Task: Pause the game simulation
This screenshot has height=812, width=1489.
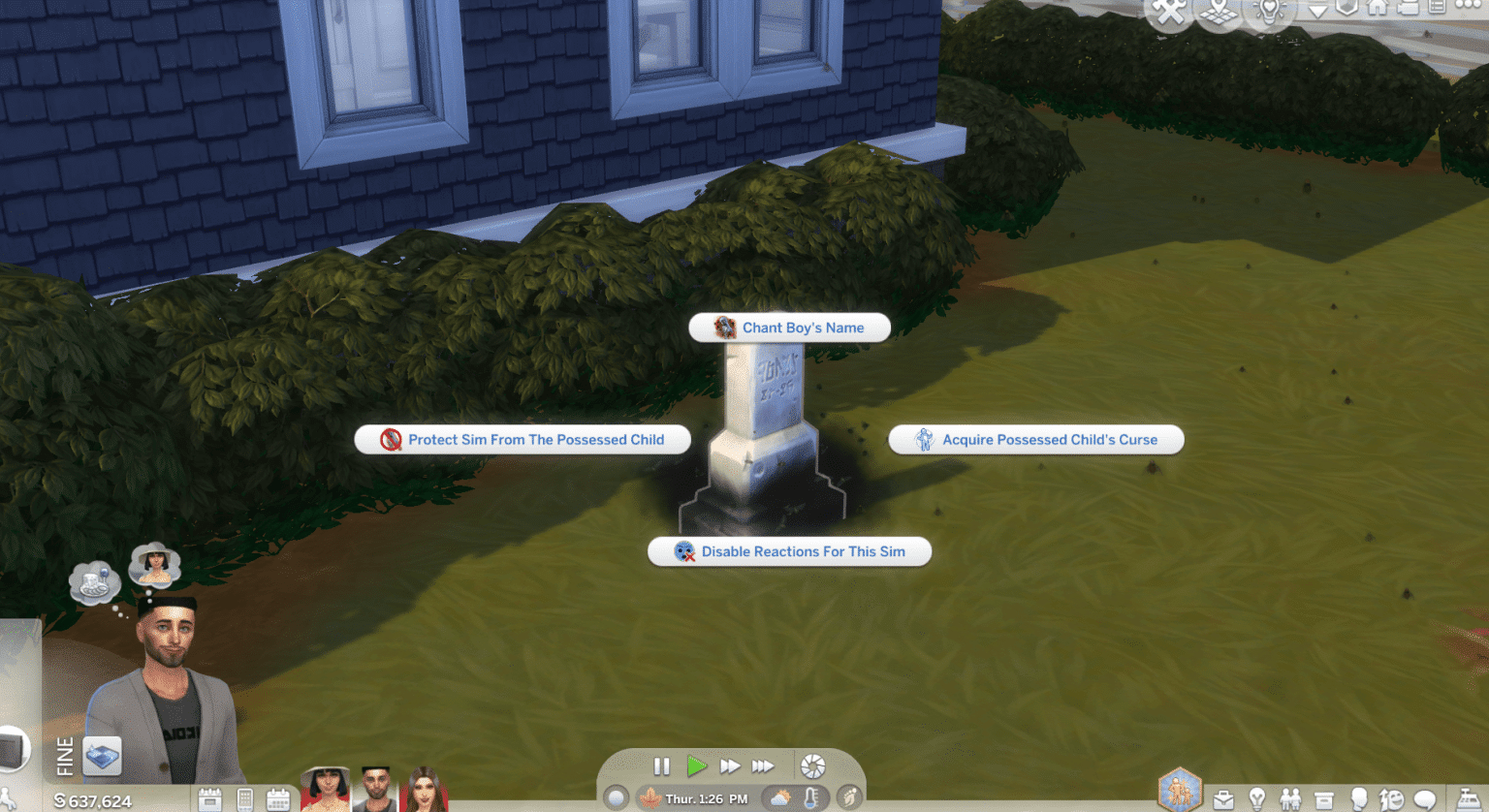Action: coord(661,765)
